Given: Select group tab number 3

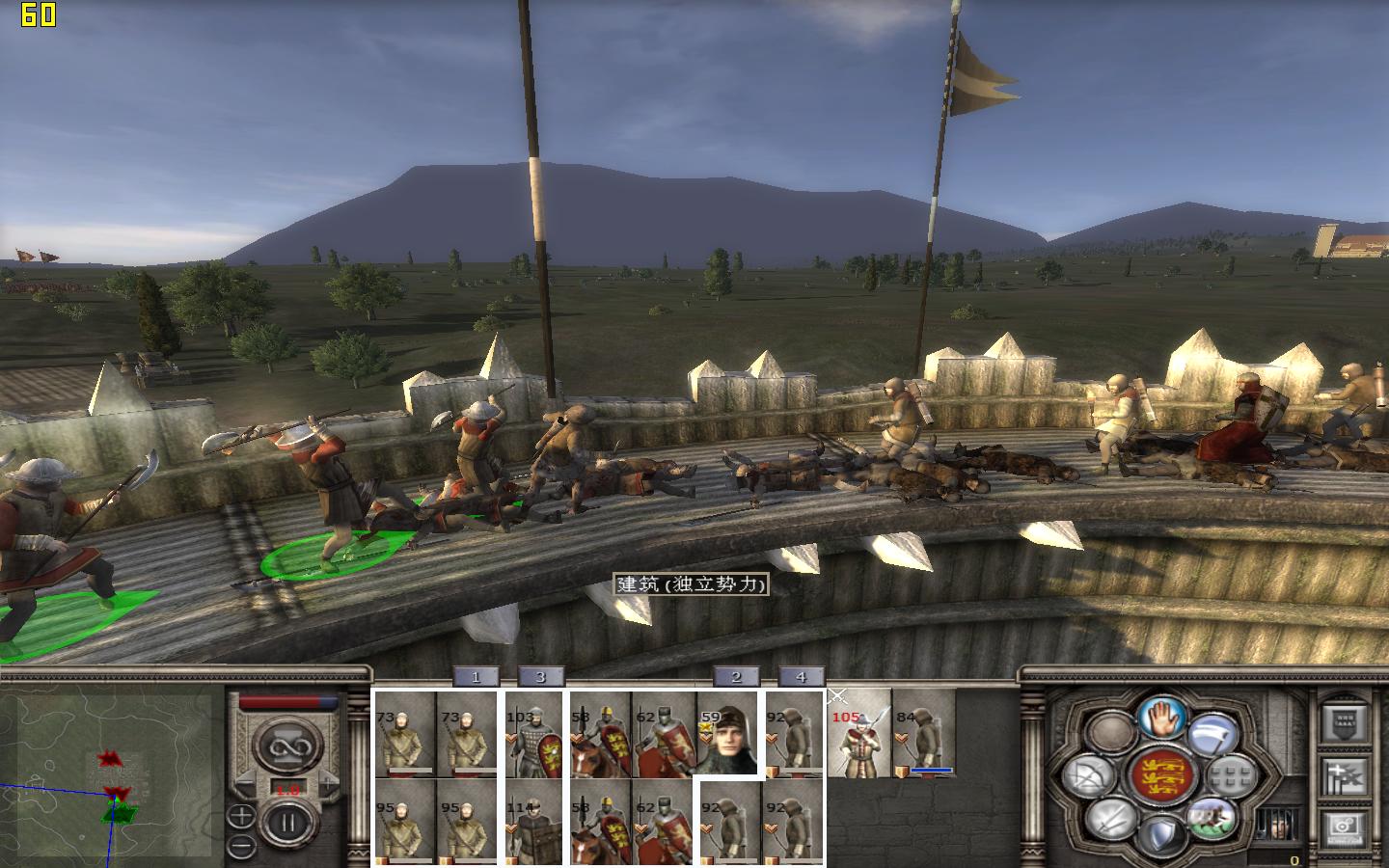Looking at the screenshot, I should coord(540,677).
